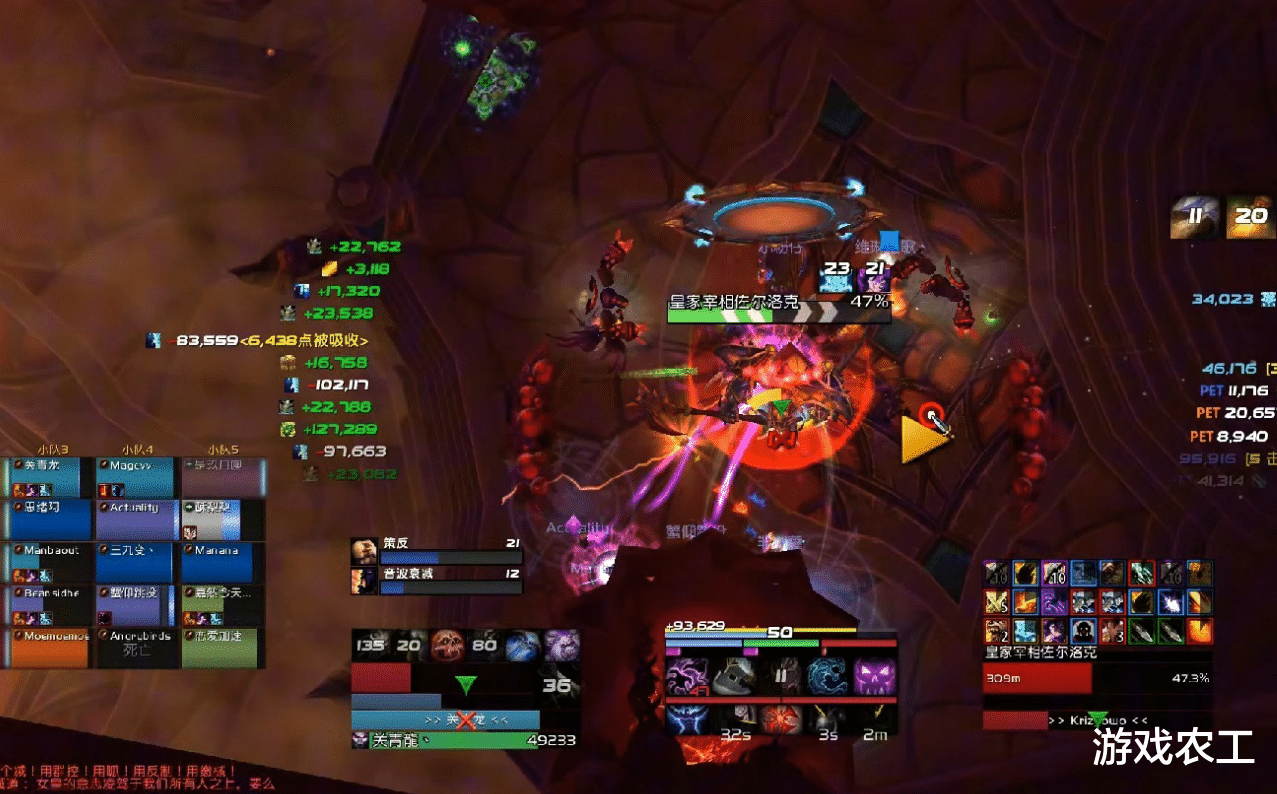Click the buff icon showing 20
Viewport: 1277px width, 794px height.
pos(1249,216)
